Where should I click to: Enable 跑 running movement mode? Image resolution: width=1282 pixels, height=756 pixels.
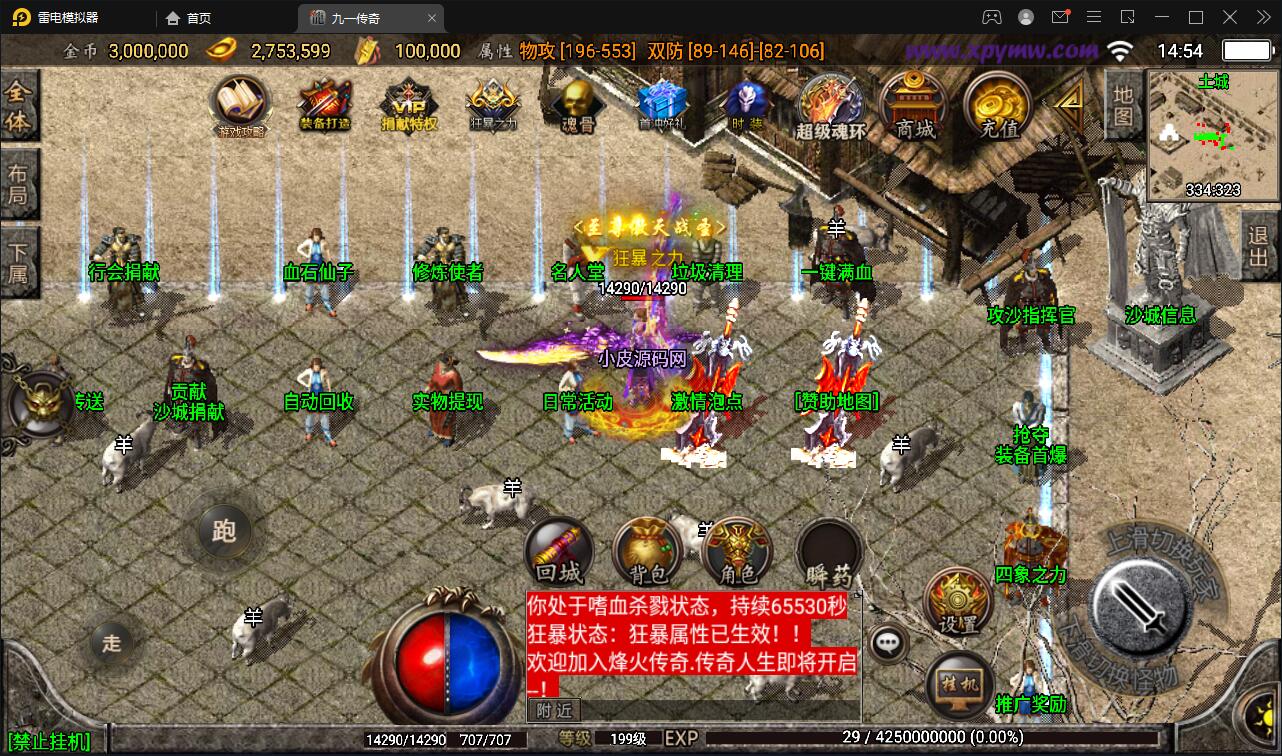click(x=225, y=533)
